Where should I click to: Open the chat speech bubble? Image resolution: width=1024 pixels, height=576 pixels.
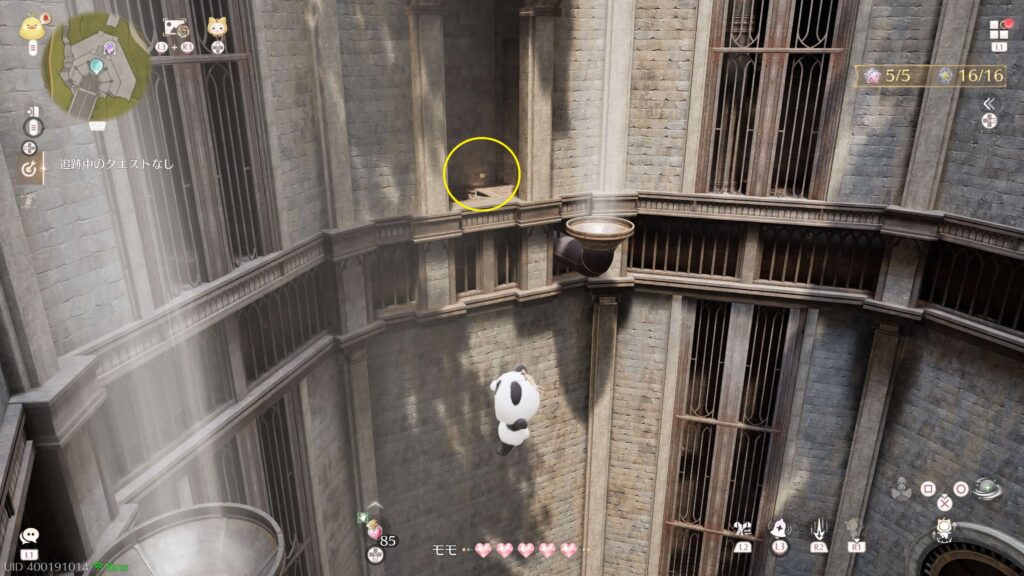tap(28, 537)
